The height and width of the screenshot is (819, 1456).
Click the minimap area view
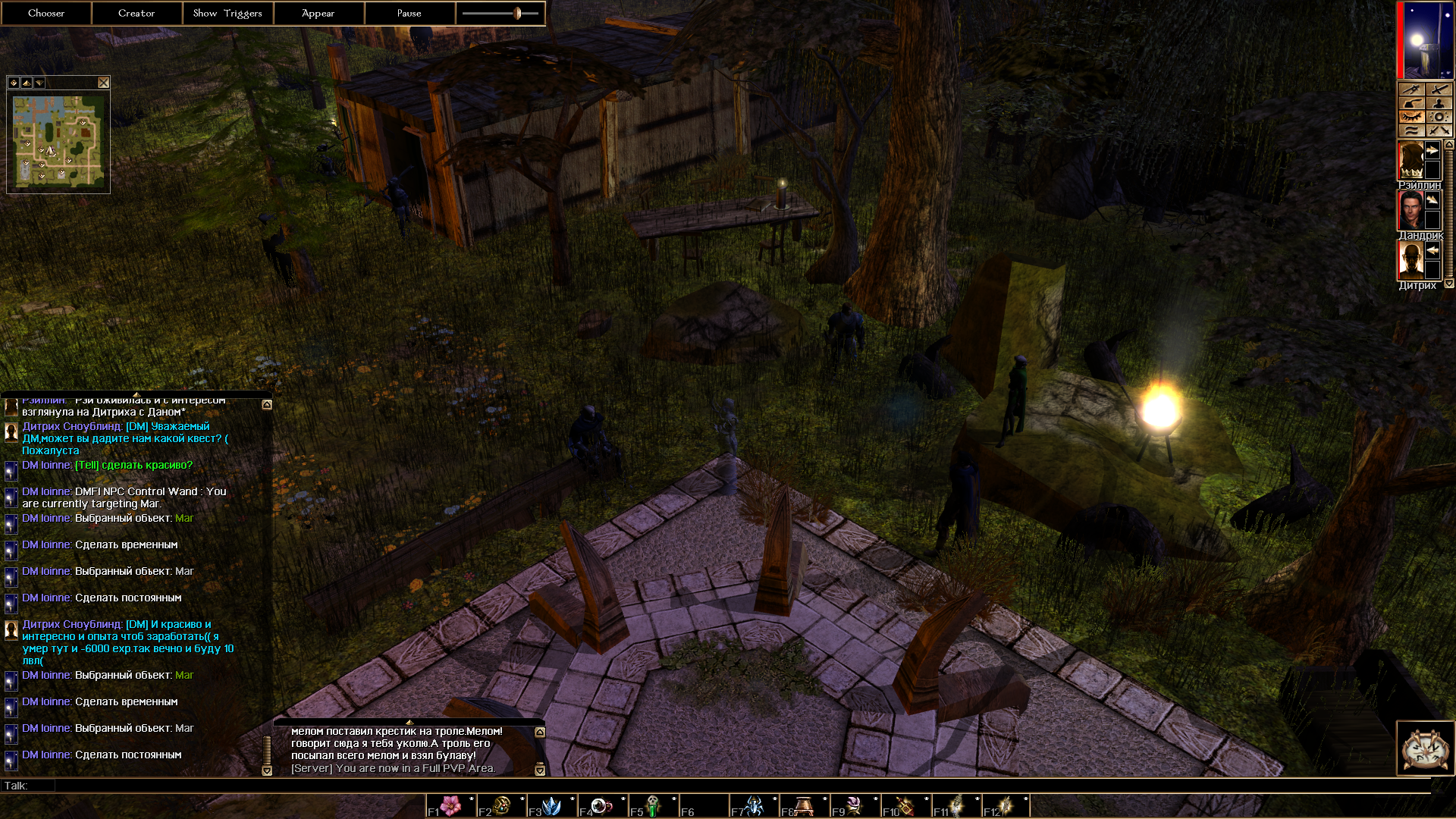click(x=58, y=142)
